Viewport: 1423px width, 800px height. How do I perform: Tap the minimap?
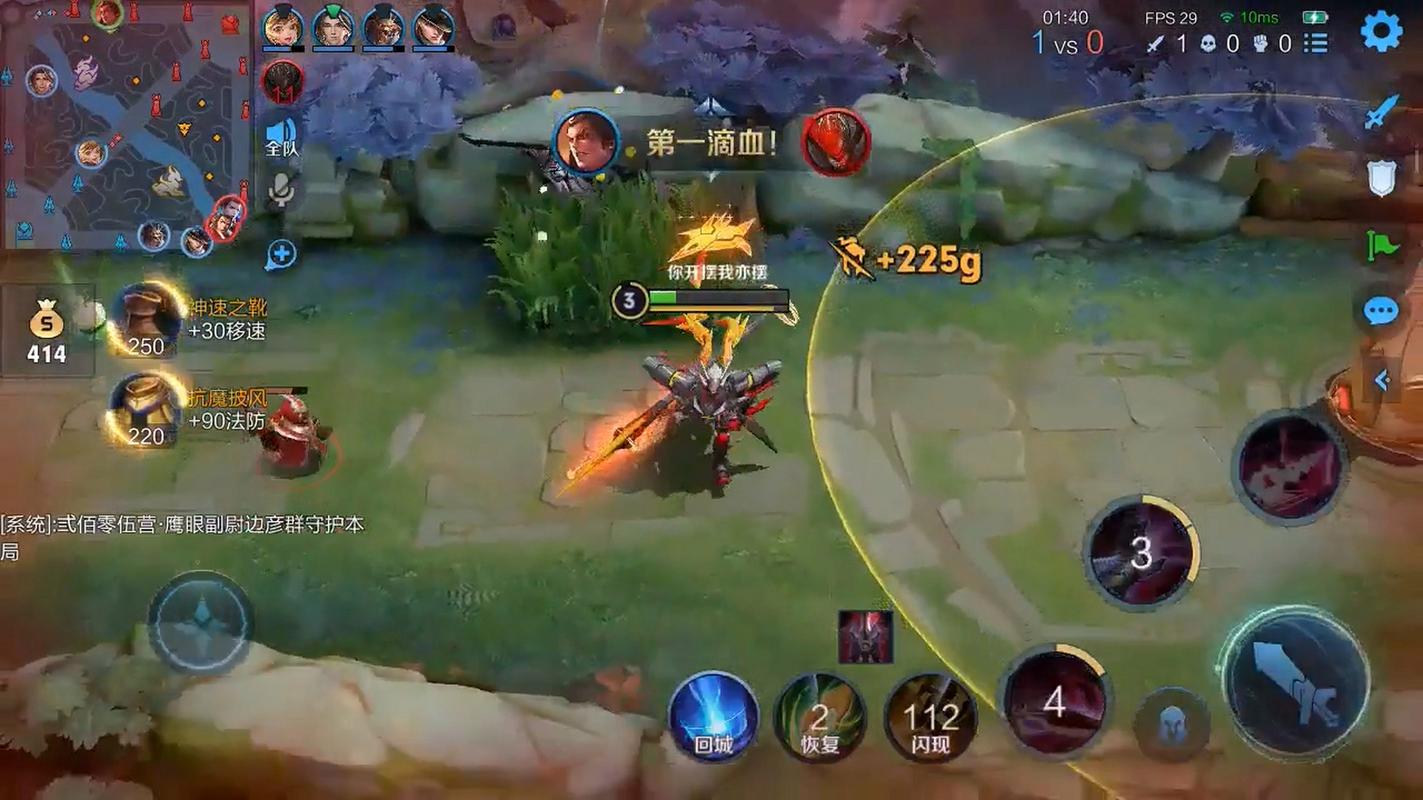click(x=125, y=125)
